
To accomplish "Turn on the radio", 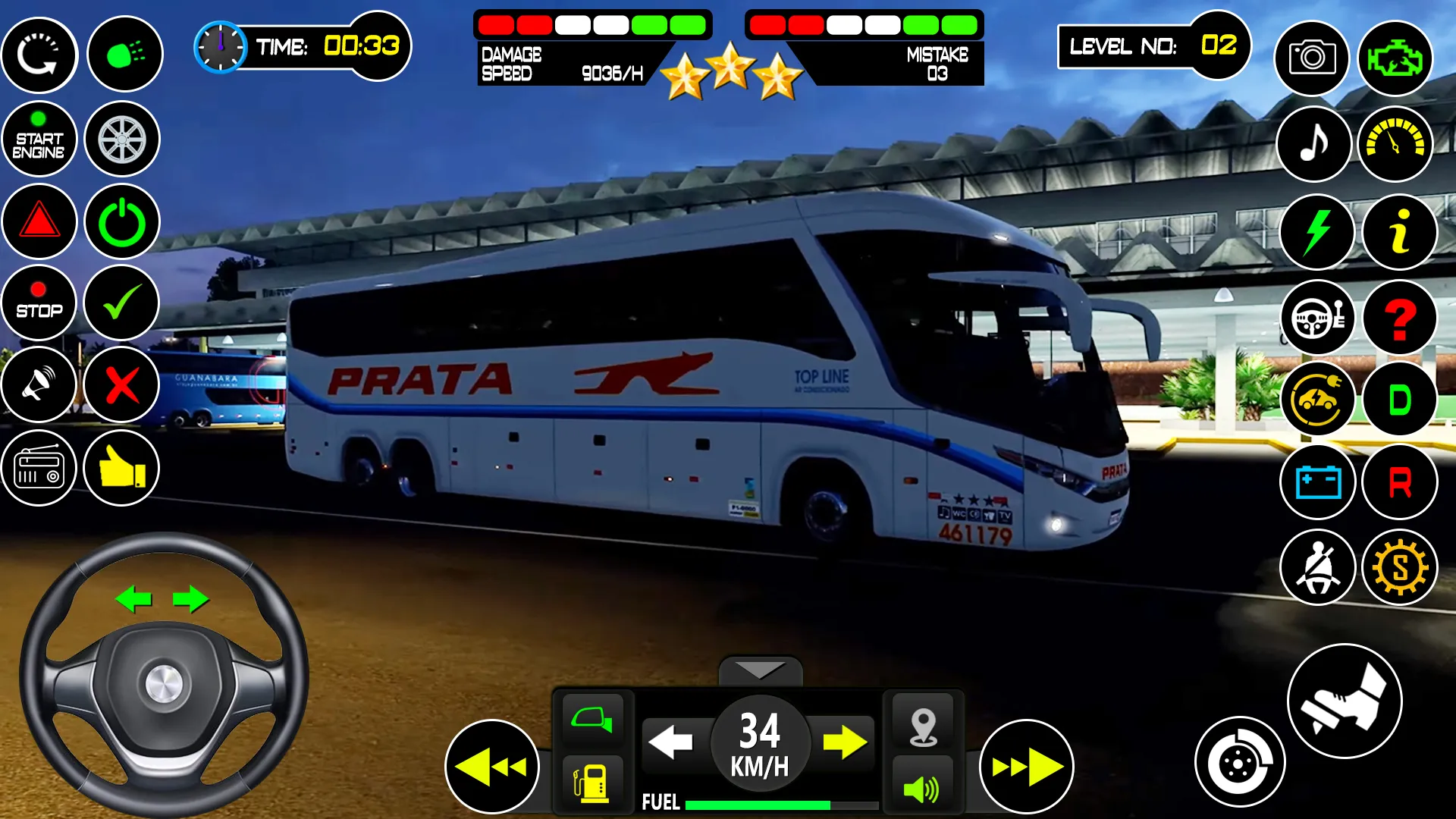I will (39, 468).
